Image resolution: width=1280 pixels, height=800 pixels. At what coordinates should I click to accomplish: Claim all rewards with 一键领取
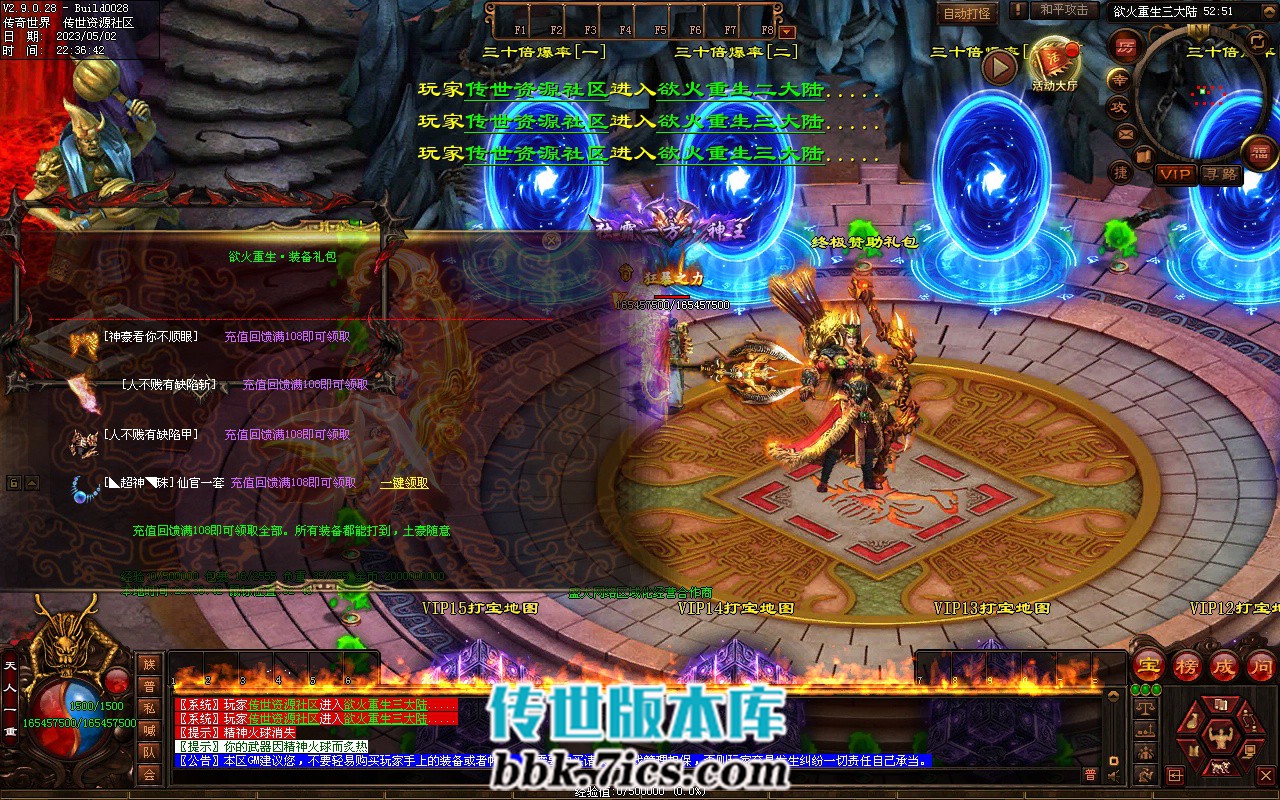pyautogui.click(x=404, y=483)
